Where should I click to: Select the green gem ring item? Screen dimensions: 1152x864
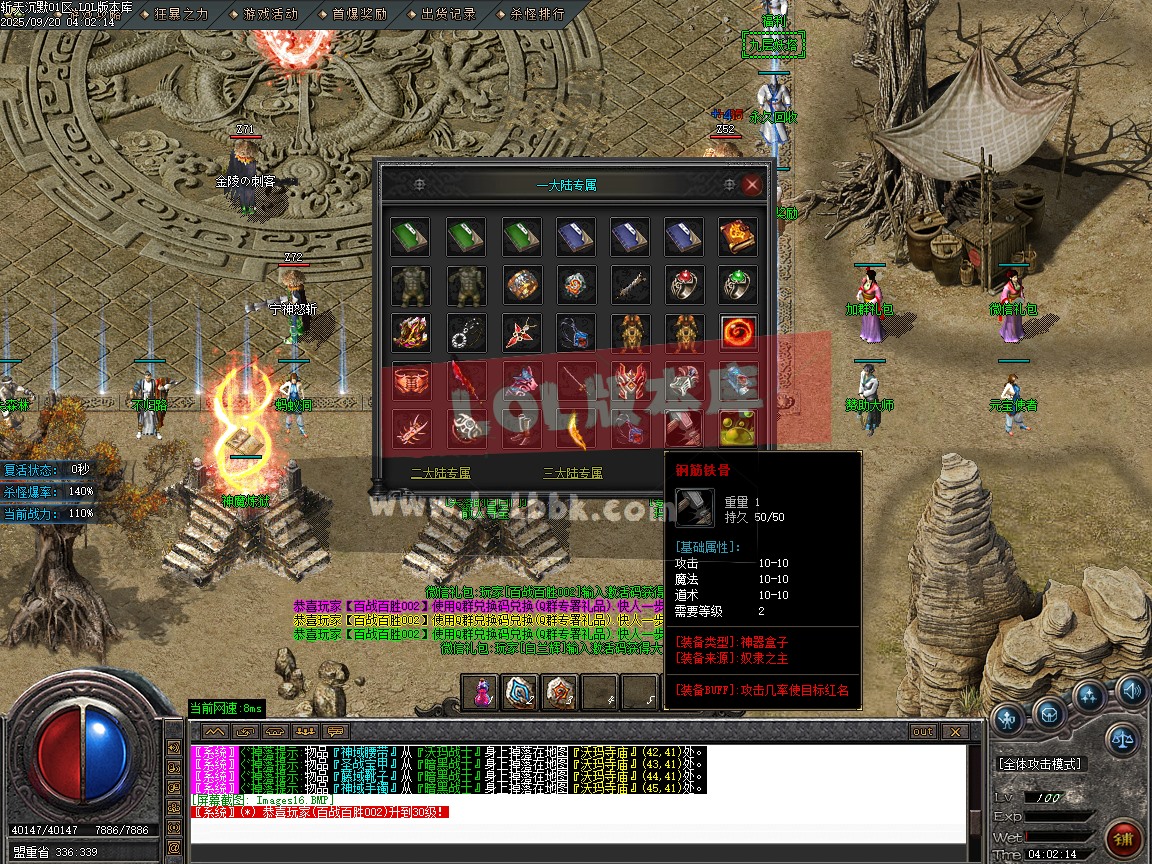[738, 285]
